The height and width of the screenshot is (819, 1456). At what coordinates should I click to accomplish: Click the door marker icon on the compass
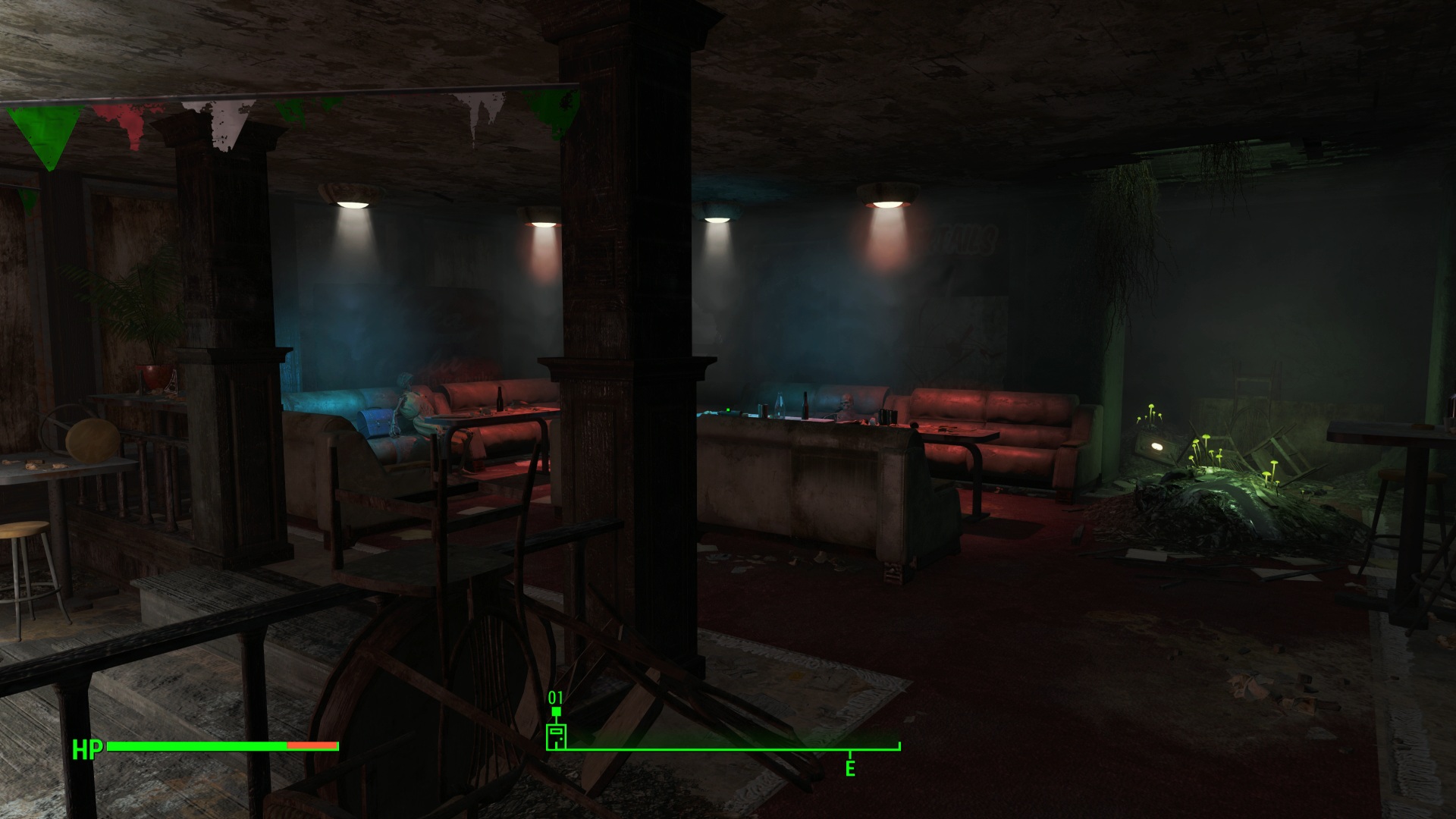(556, 736)
